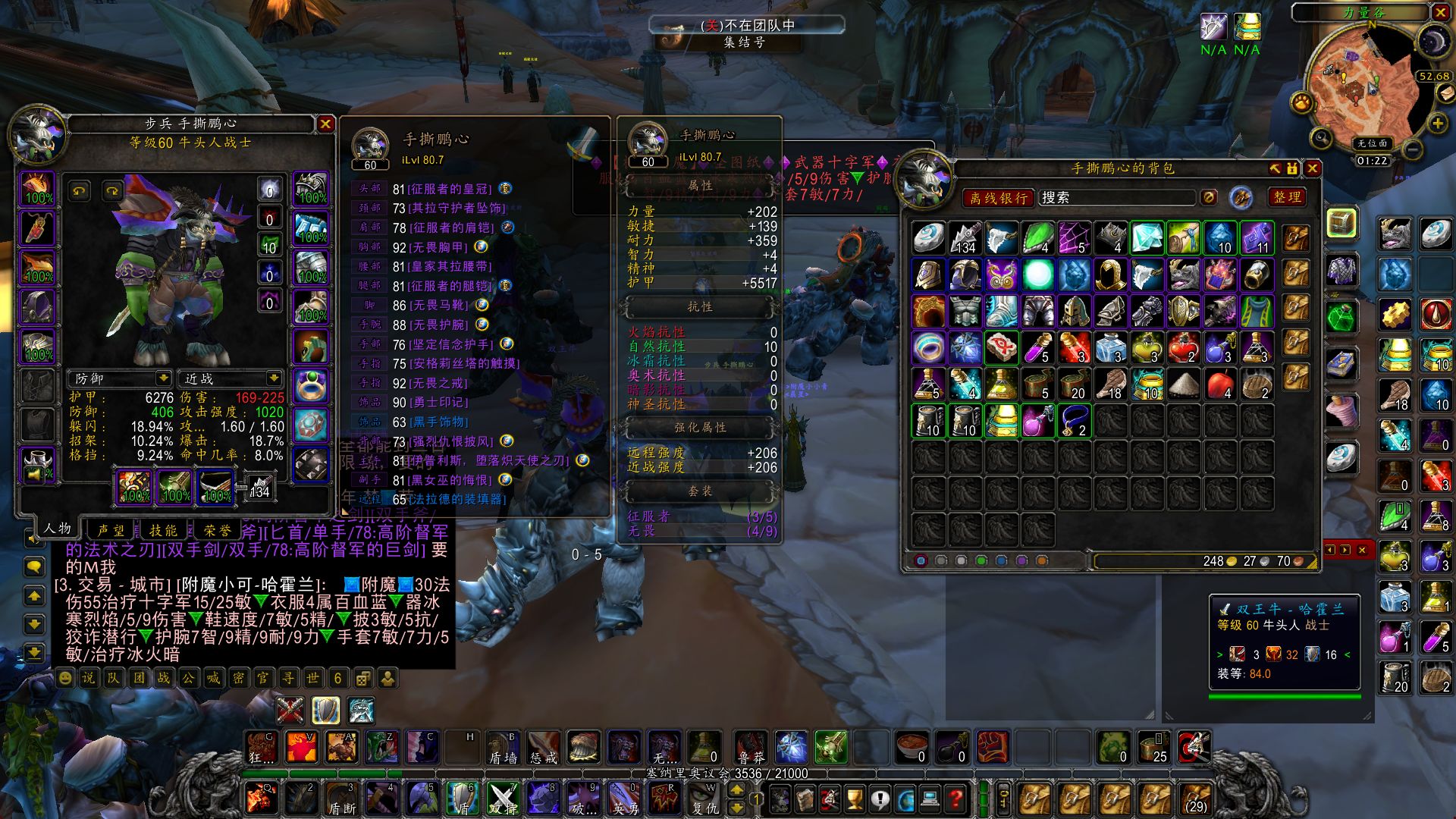Open the 近战 stat dropdown

click(x=273, y=378)
